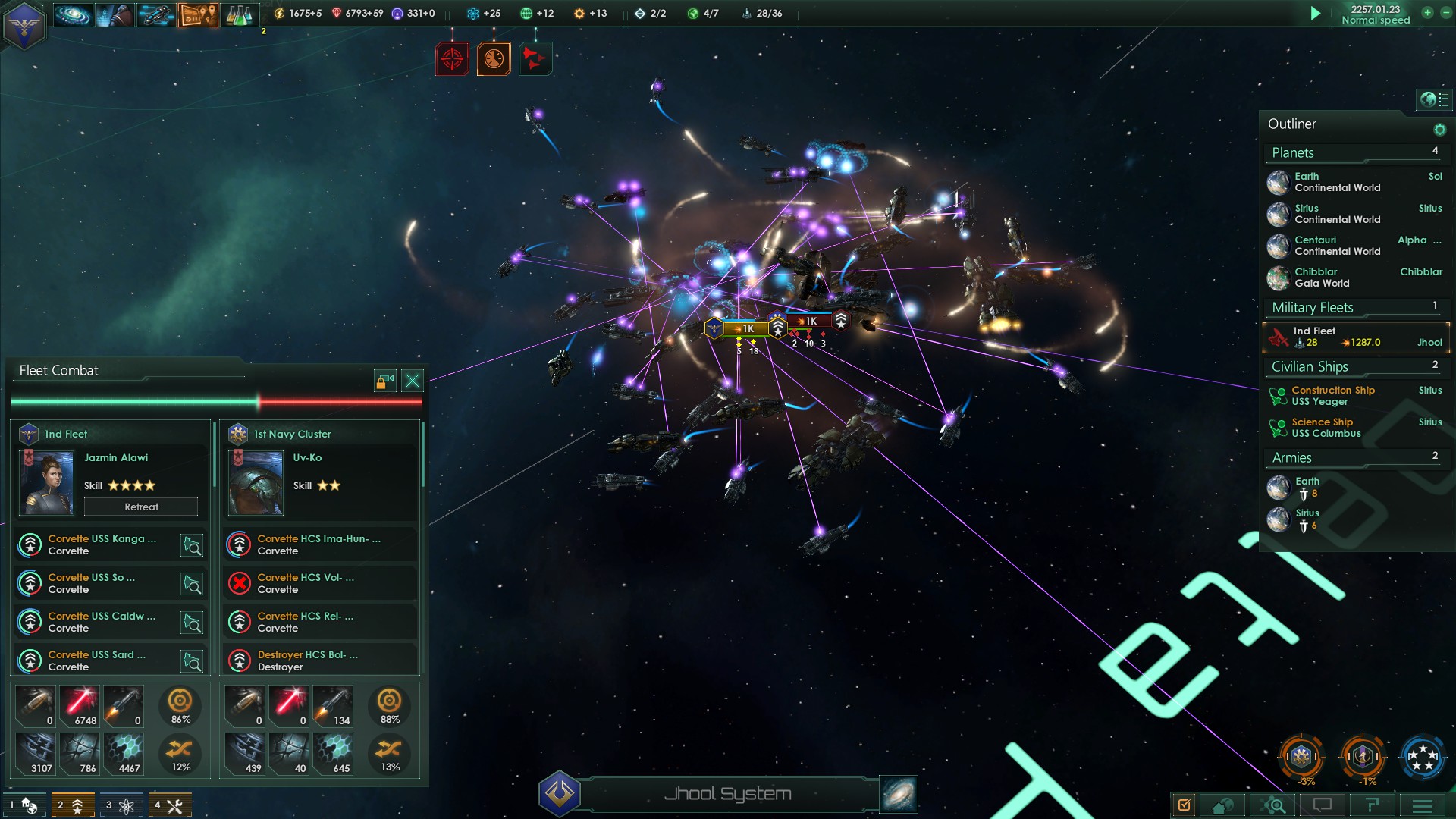Order the fleet to Retreat
The height and width of the screenshot is (819, 1456).
coord(141,507)
